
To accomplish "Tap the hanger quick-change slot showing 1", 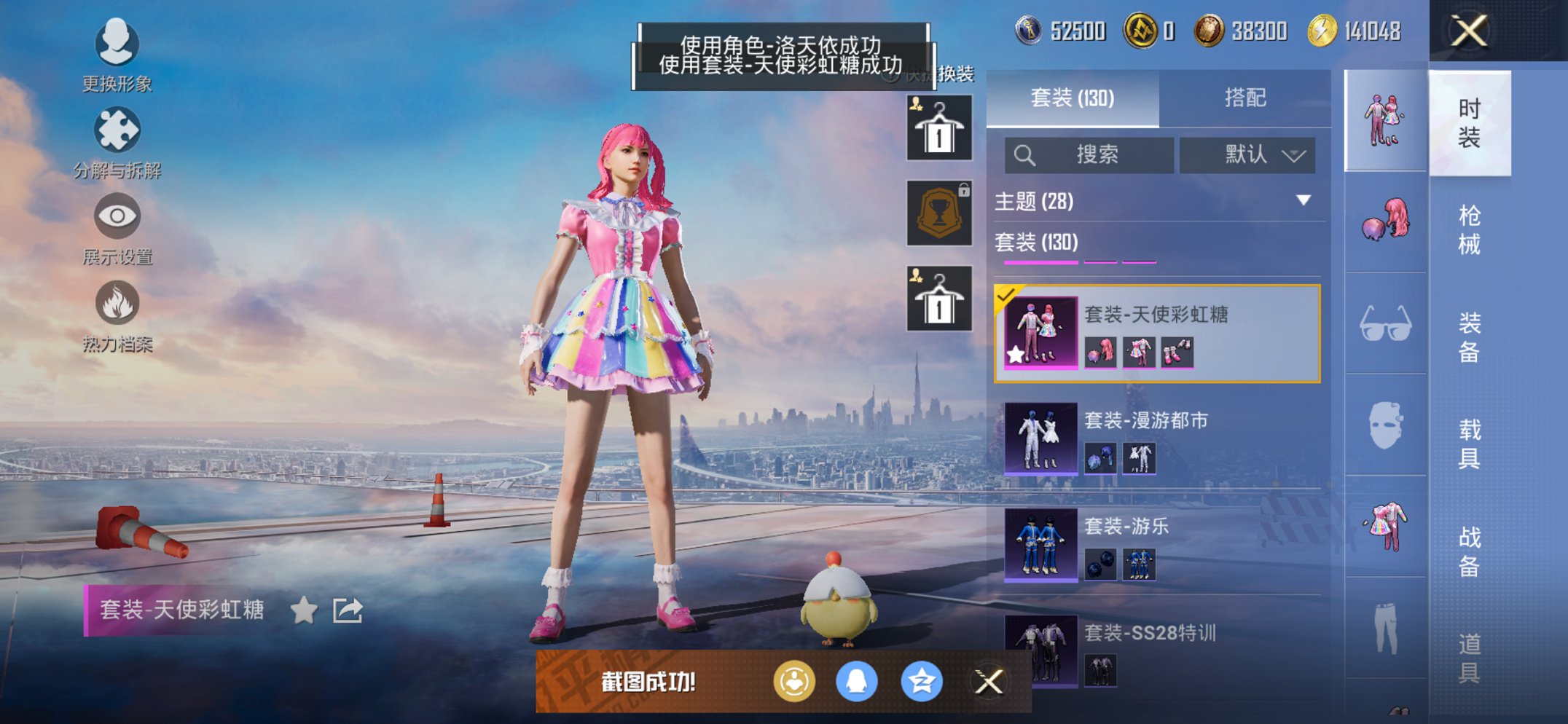I will click(x=938, y=128).
